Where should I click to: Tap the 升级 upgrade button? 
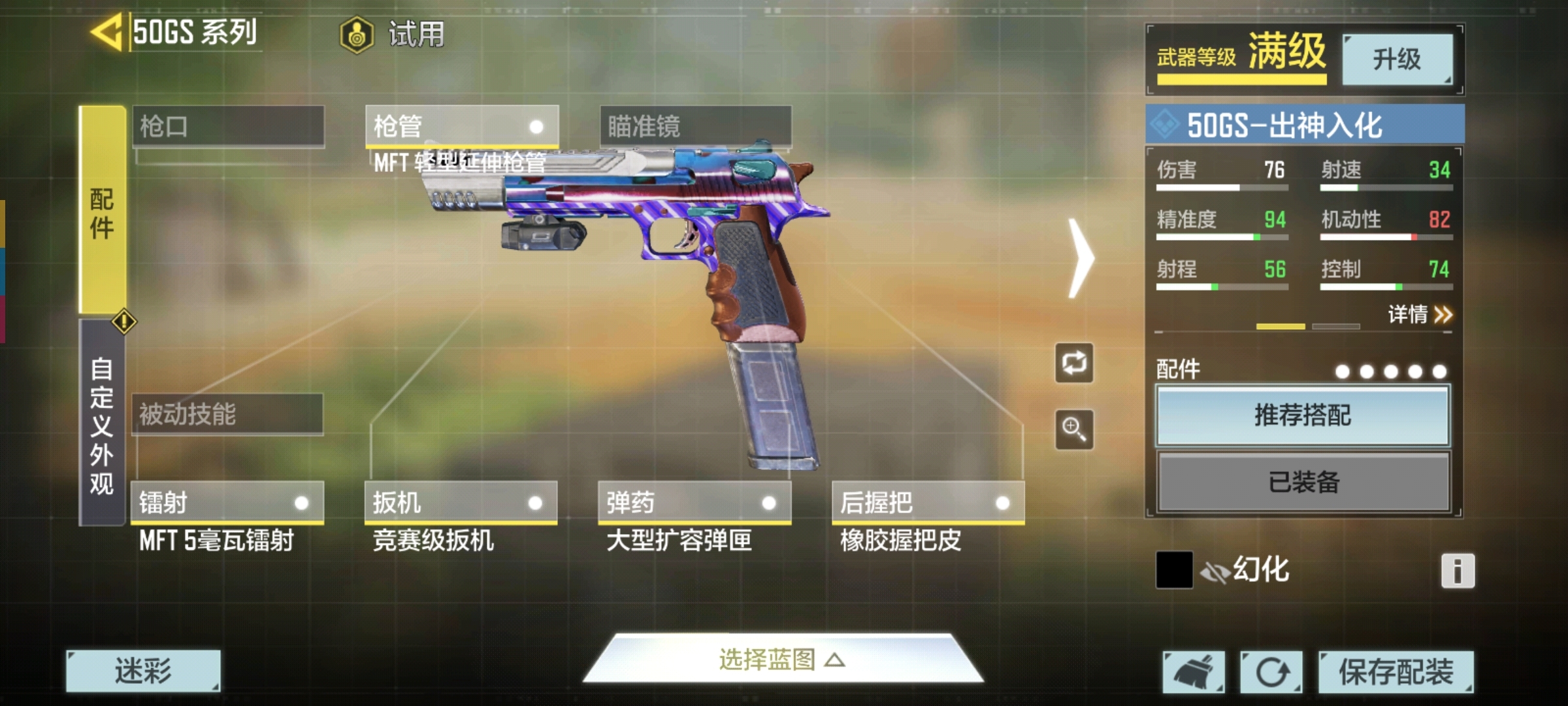tap(1397, 59)
